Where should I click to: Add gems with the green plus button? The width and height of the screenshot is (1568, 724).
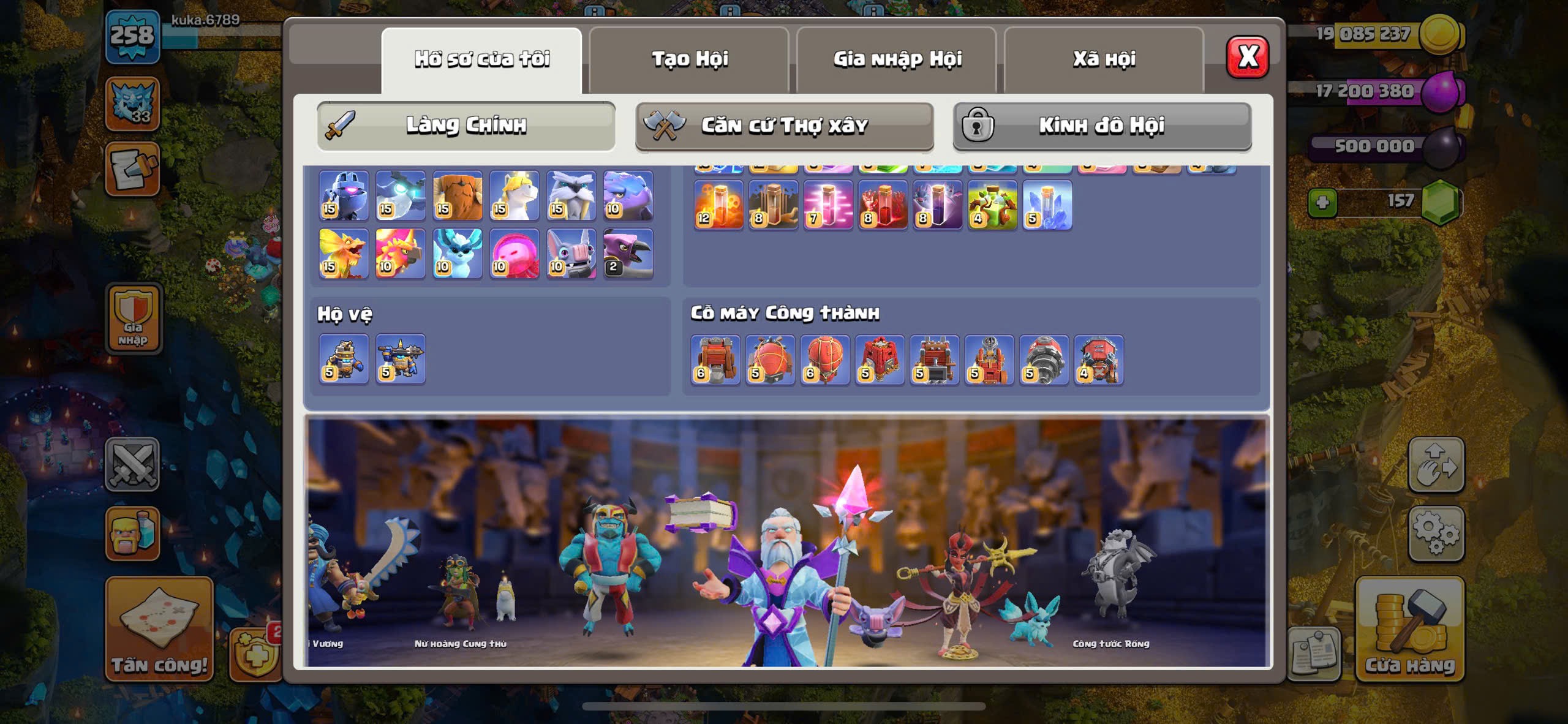[x=1322, y=202]
